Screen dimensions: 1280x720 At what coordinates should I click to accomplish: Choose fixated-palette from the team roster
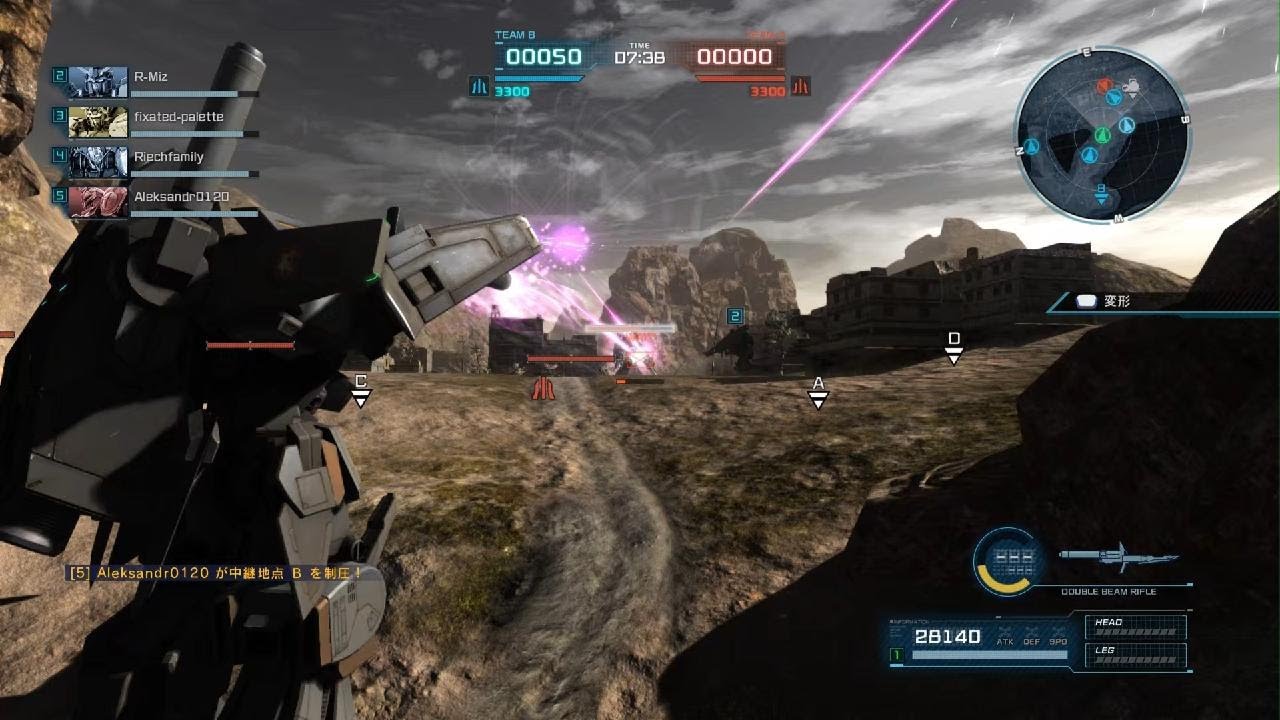[x=160, y=118]
